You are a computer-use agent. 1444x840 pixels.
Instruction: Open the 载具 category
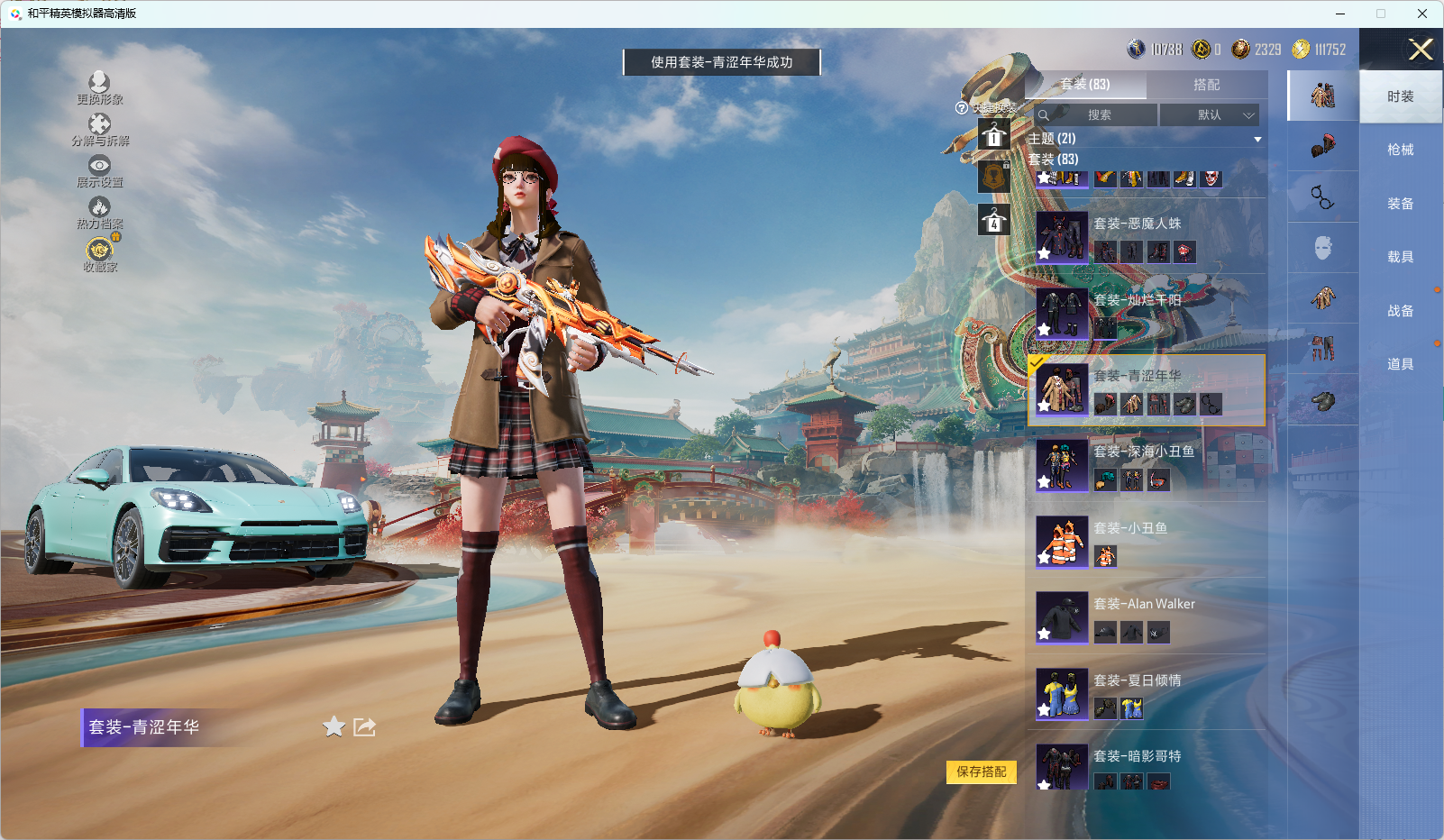(1400, 257)
